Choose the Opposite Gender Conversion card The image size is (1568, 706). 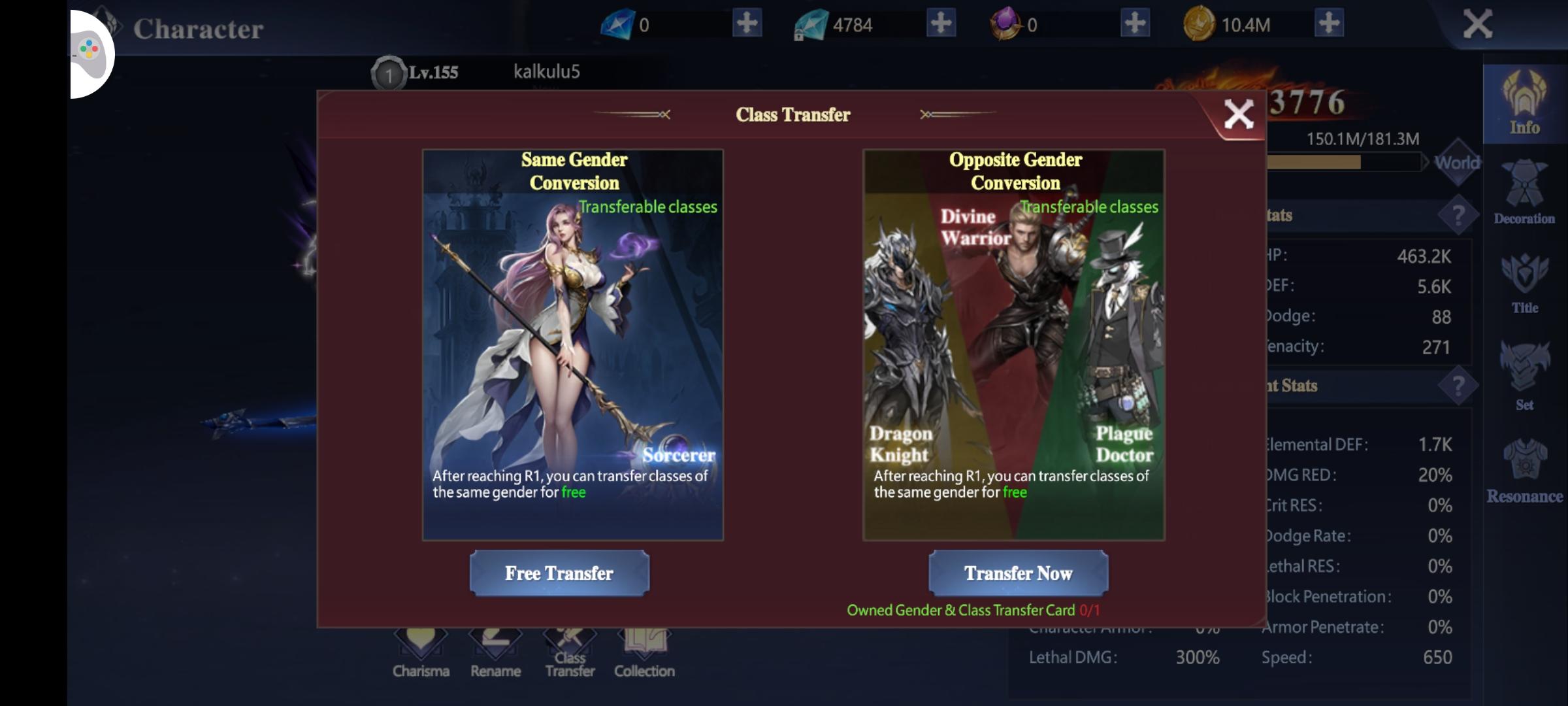(x=1014, y=345)
